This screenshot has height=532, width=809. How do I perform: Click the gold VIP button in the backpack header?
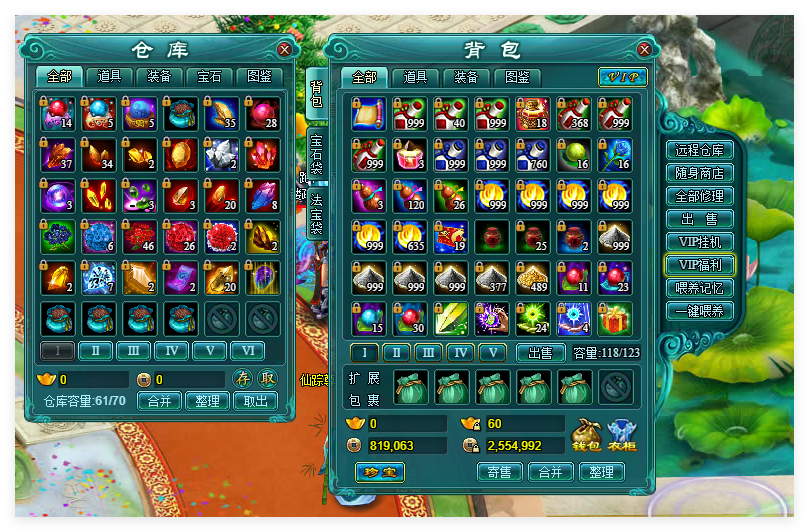(622, 77)
